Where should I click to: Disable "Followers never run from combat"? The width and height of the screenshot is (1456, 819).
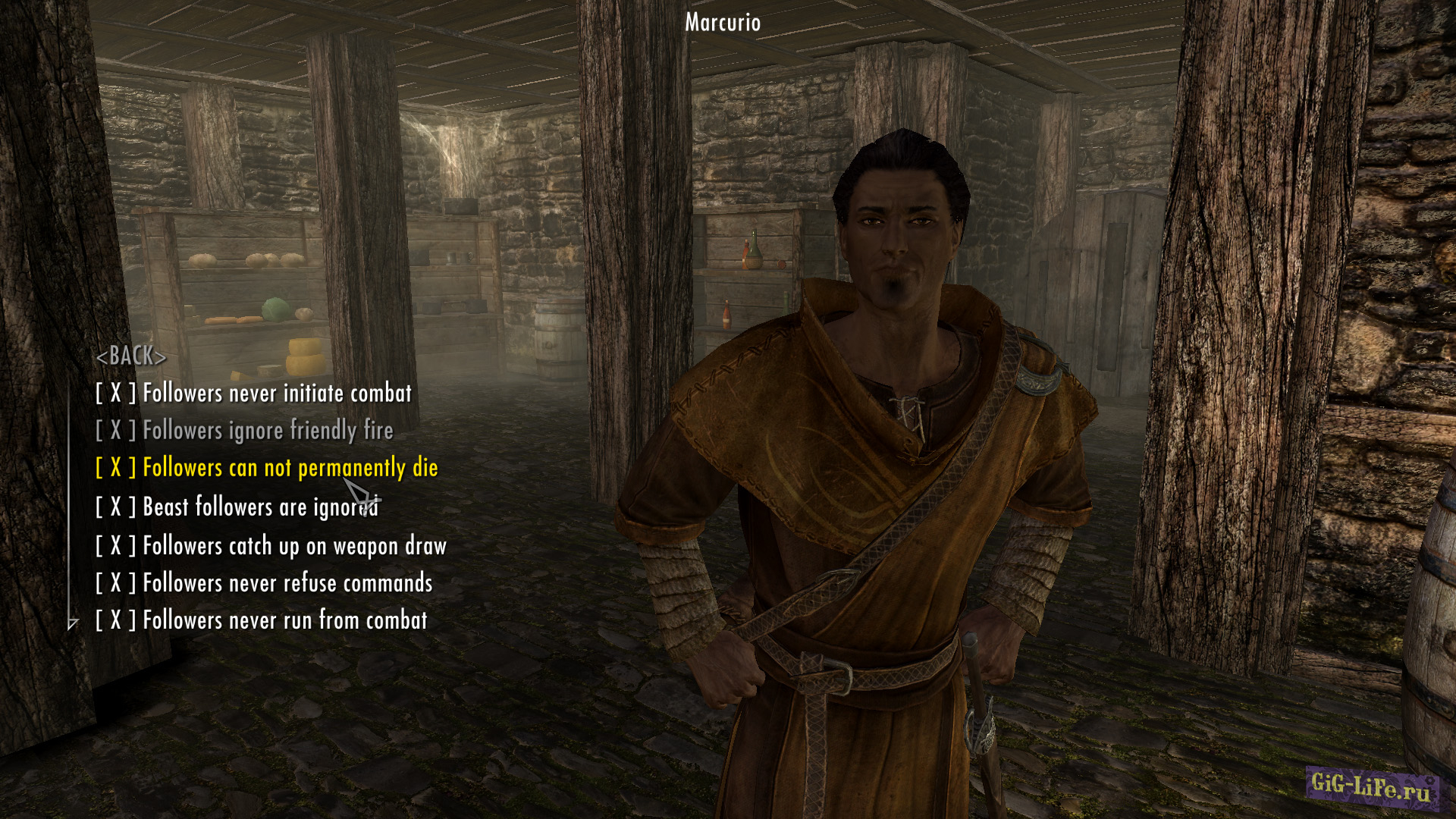[262, 620]
